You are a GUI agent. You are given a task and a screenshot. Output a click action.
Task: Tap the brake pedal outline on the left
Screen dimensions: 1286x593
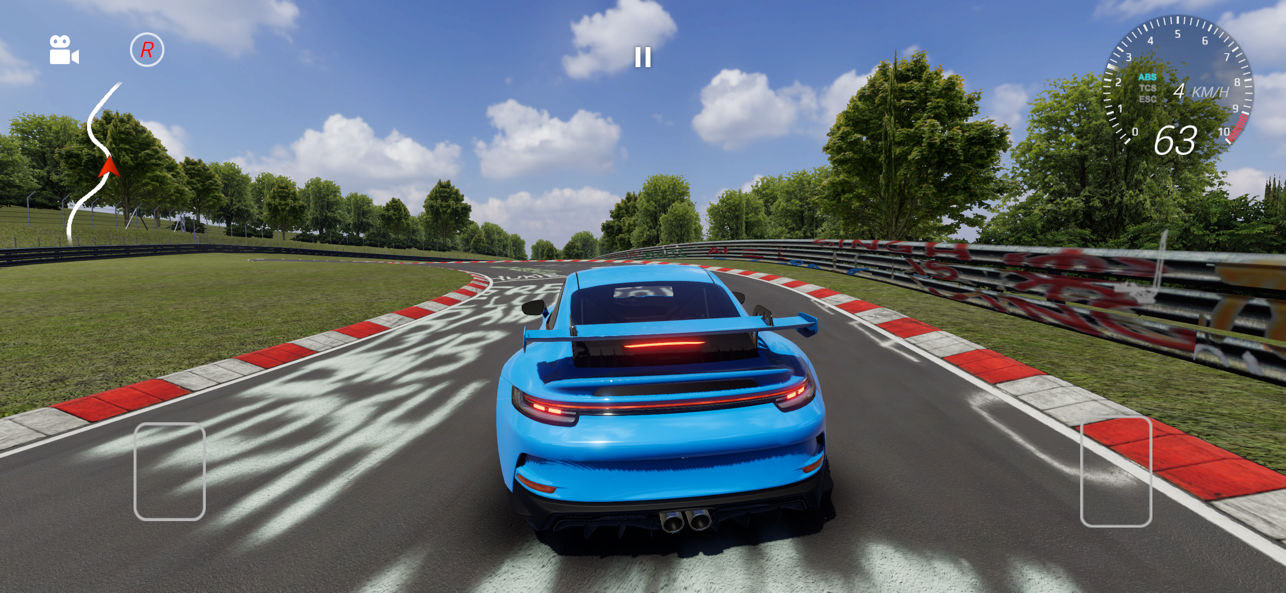(169, 471)
